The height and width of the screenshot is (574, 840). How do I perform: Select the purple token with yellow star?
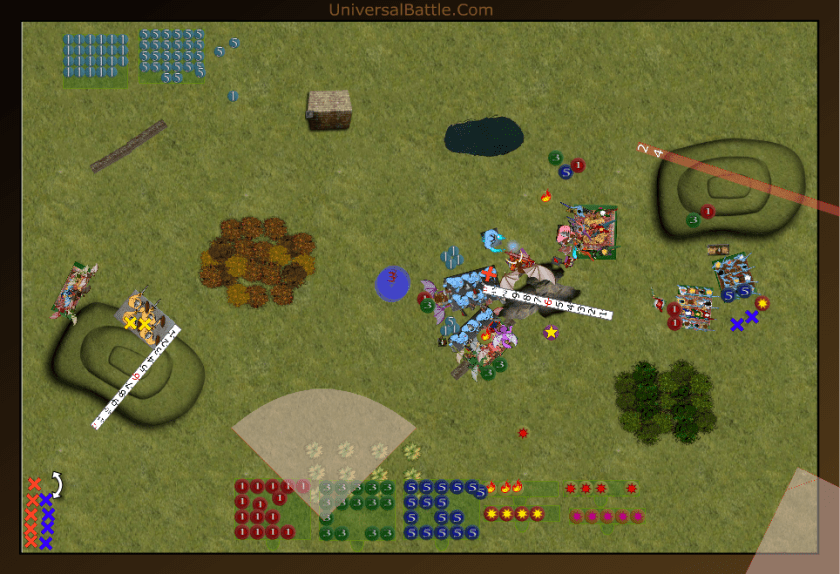click(550, 332)
